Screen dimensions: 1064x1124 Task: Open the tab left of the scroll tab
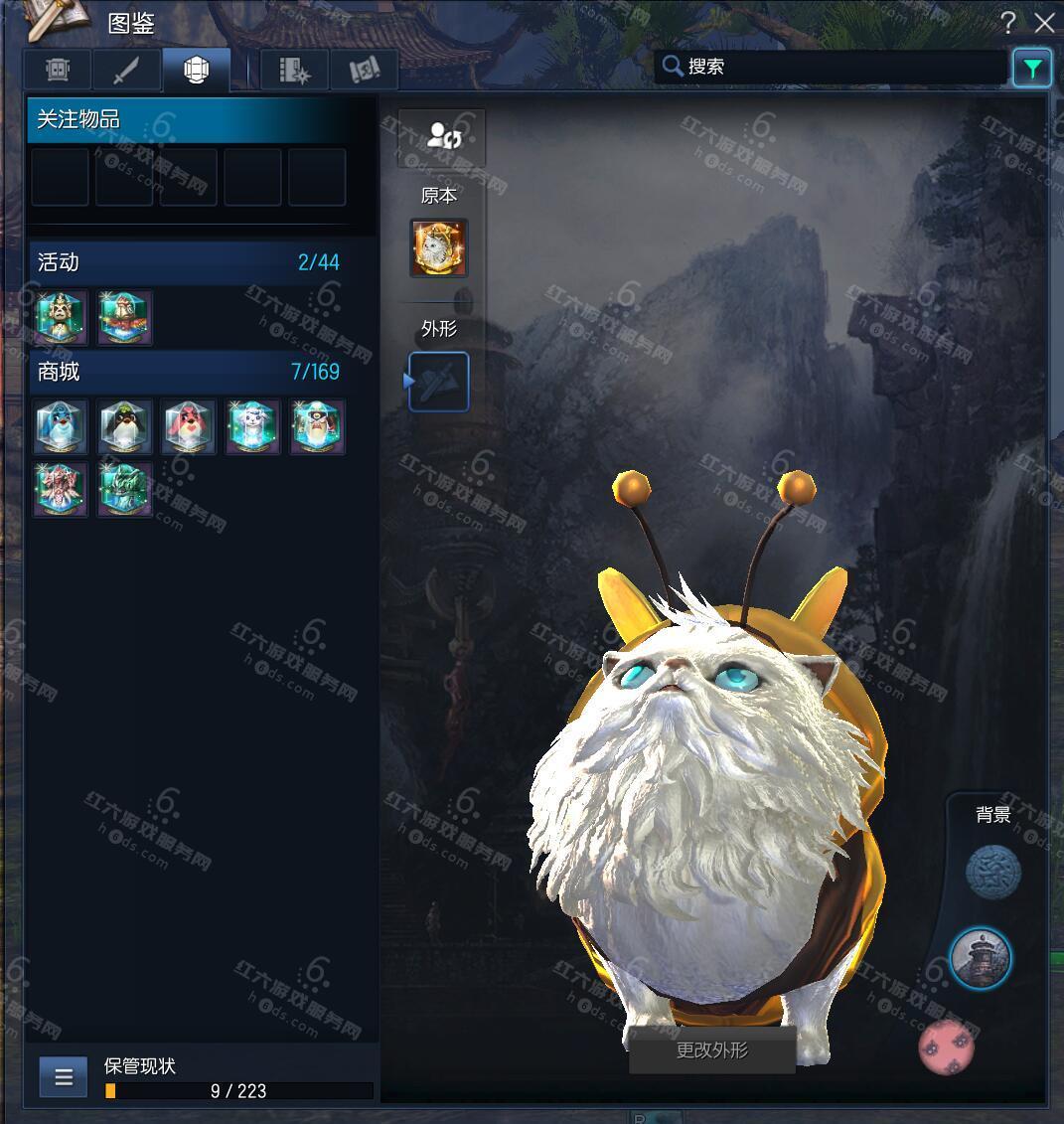[x=295, y=71]
